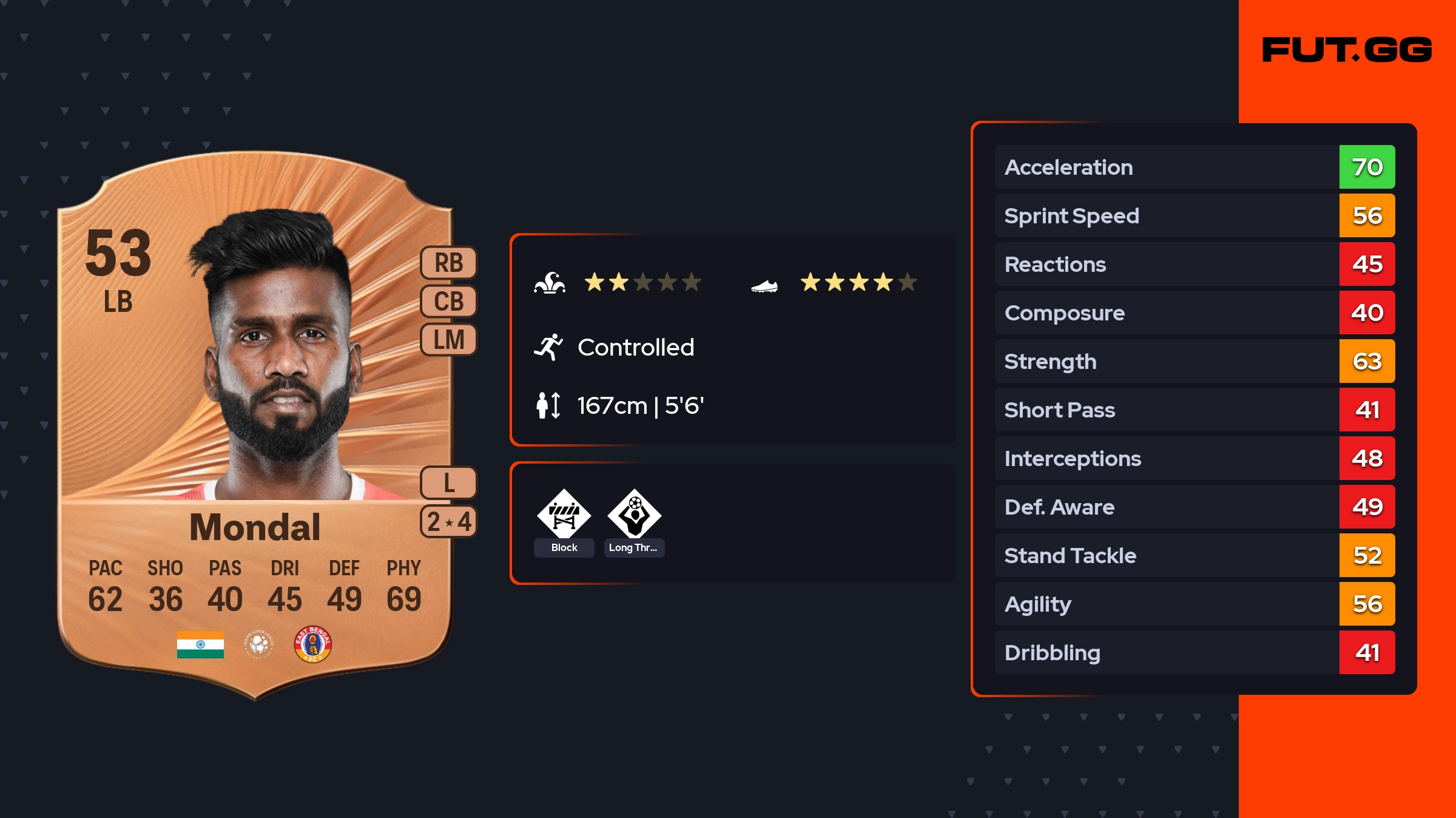The height and width of the screenshot is (818, 1456).
Task: Select the Mondal player card
Action: coord(255,425)
